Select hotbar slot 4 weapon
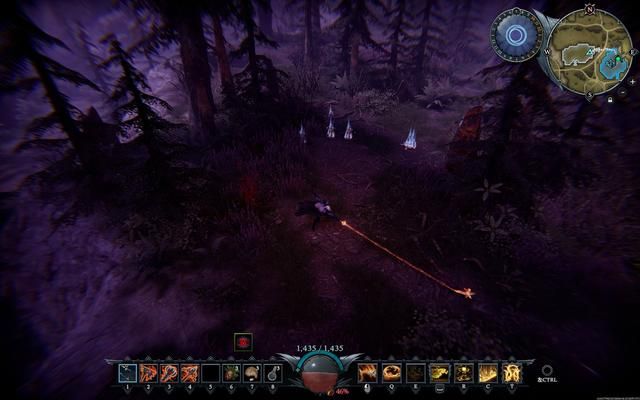 pyautogui.click(x=190, y=373)
